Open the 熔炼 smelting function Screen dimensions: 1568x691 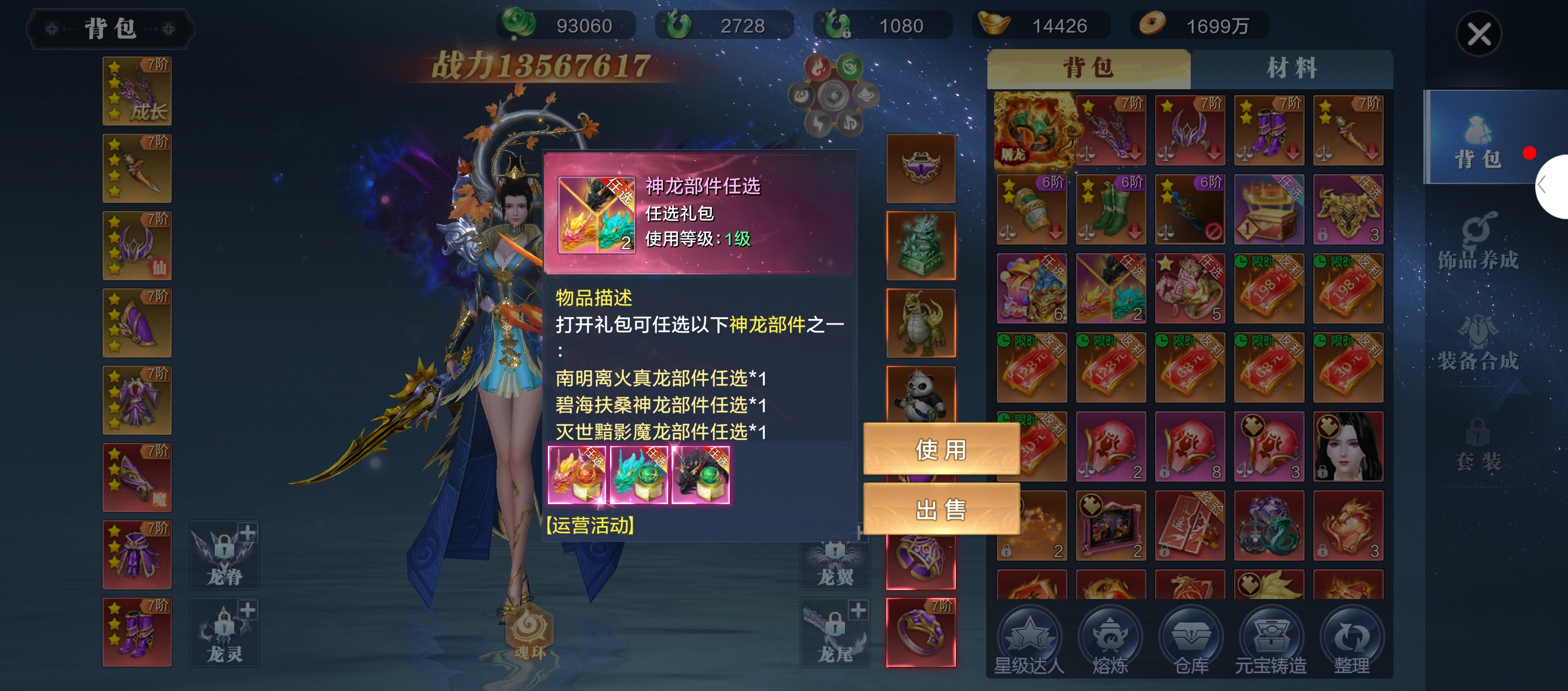[x=1110, y=642]
